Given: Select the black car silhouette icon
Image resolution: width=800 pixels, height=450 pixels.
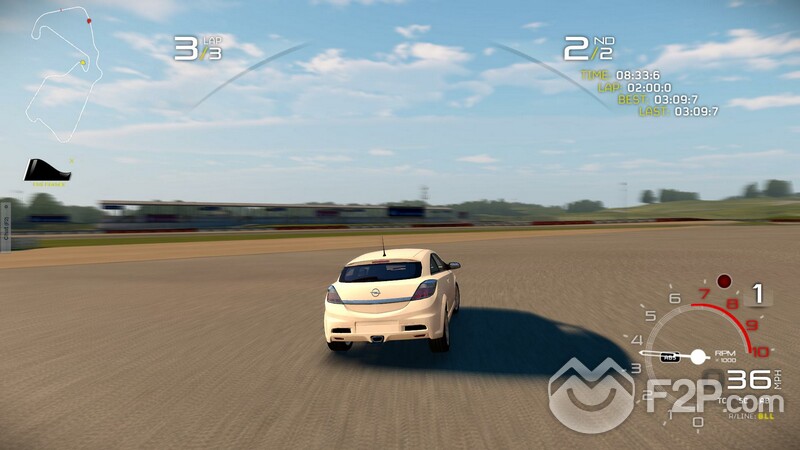Looking at the screenshot, I should pos(46,170).
